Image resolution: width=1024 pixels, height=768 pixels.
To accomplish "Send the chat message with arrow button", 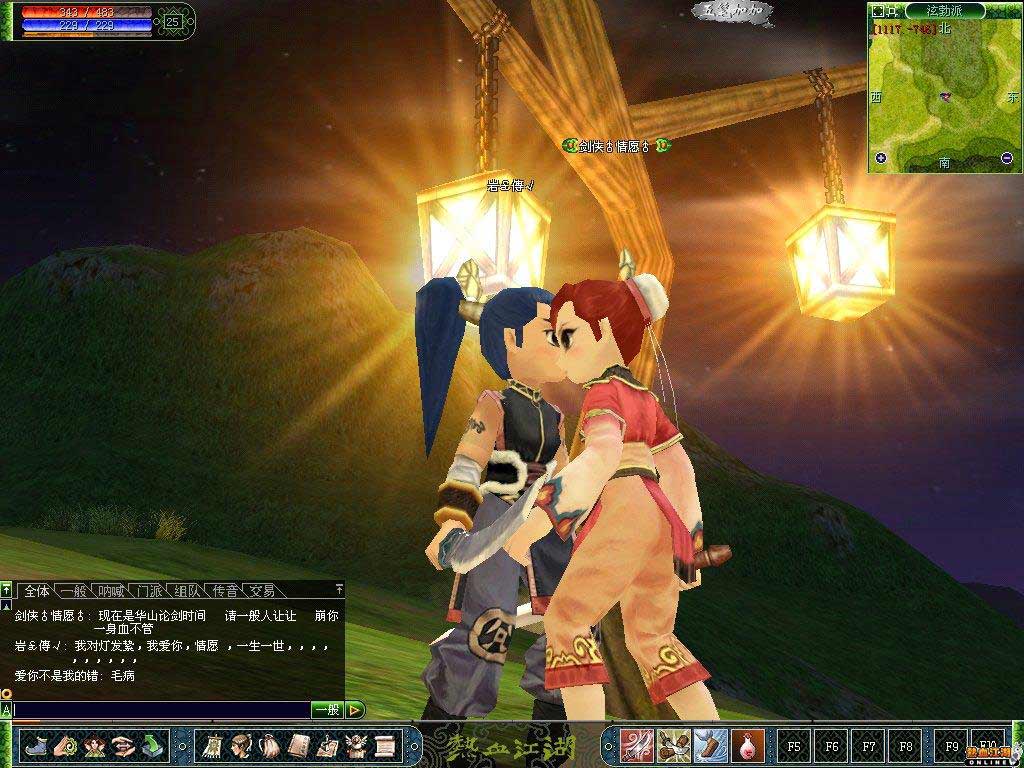I will 355,710.
